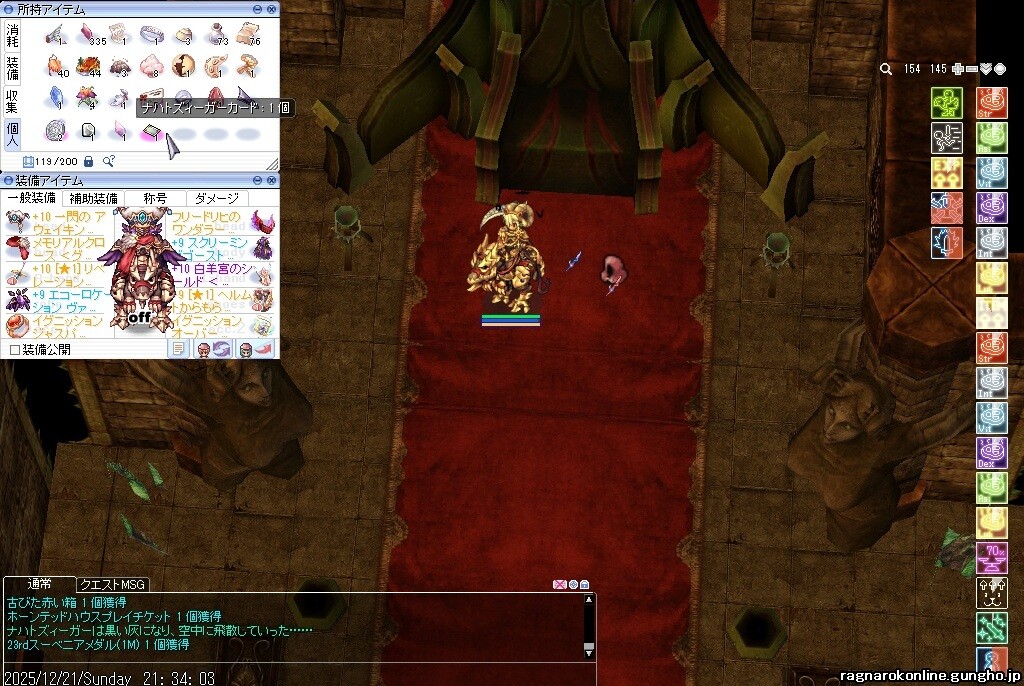Switch to the 収集 inventory tab

13,100
